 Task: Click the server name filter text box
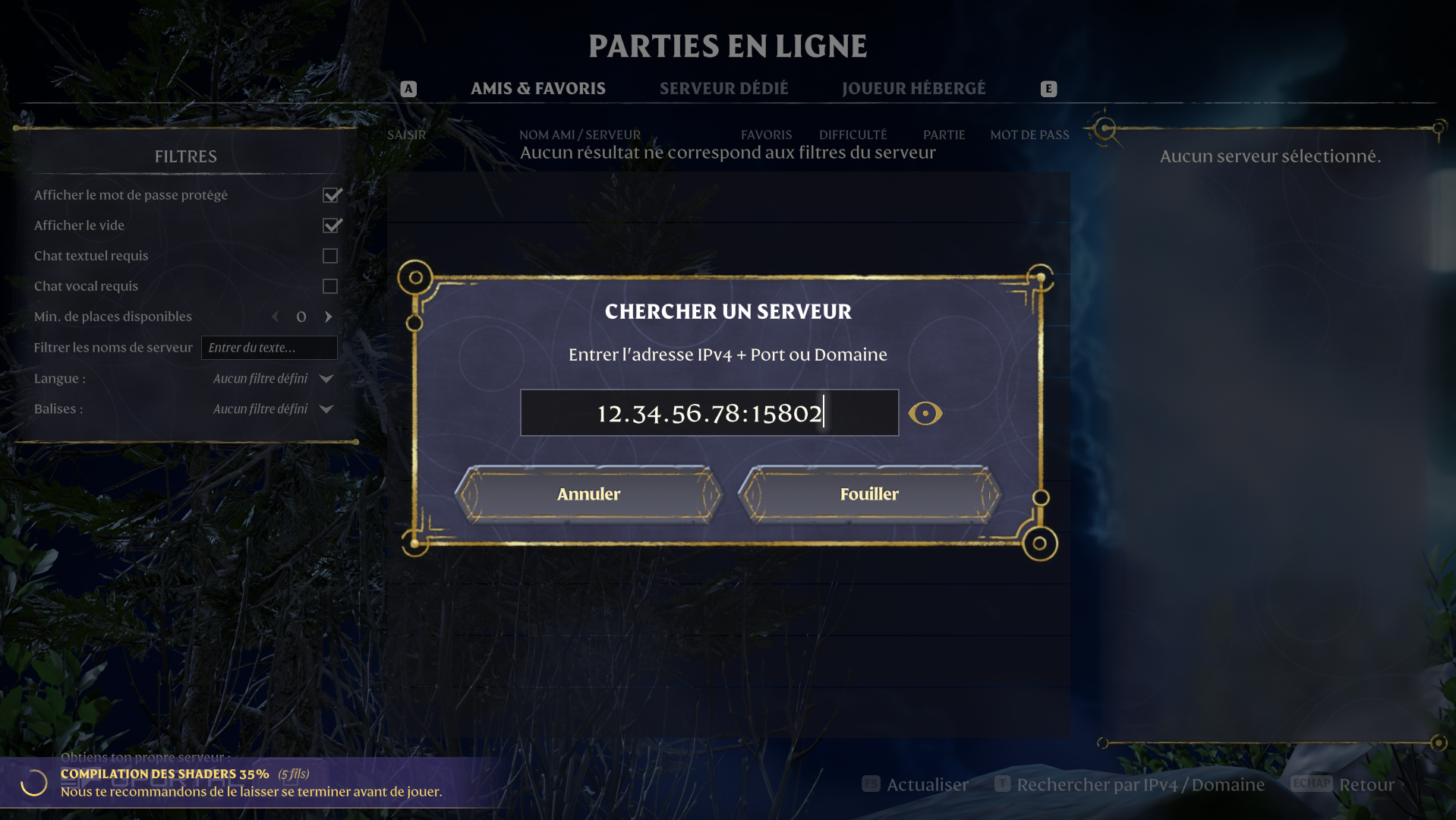[x=269, y=348]
